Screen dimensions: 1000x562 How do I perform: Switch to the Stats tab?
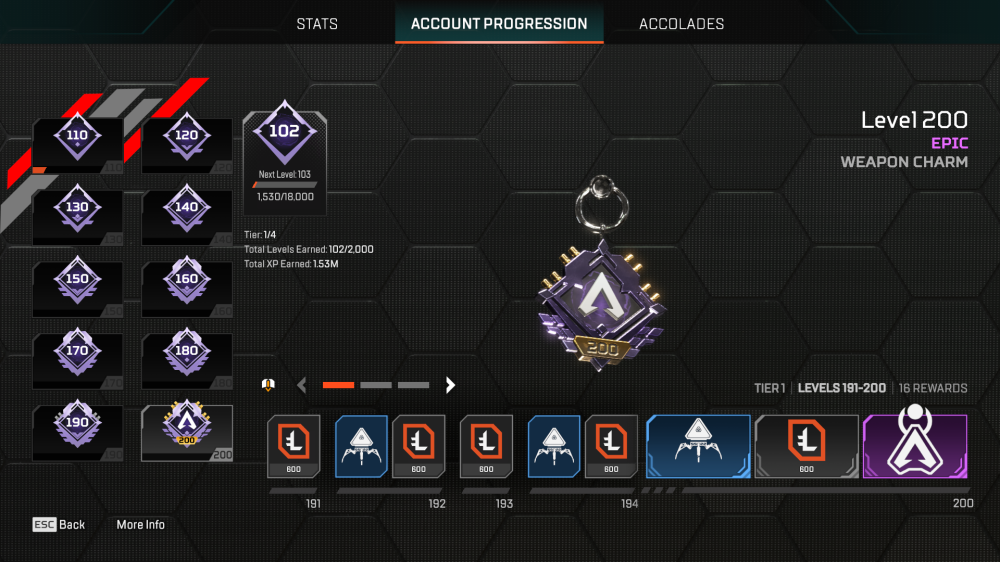coord(317,24)
